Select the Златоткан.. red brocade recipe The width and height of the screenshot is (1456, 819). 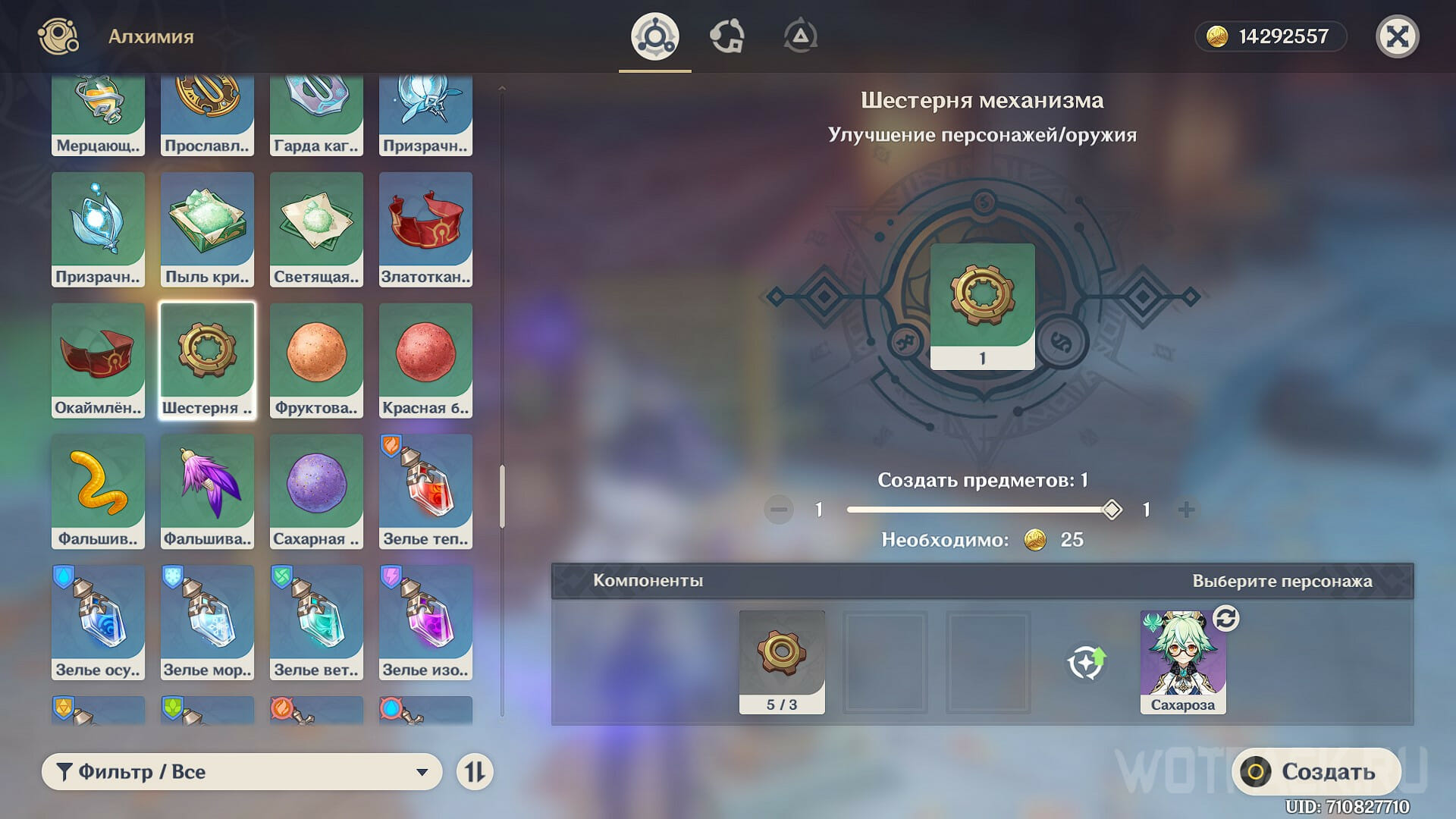click(x=425, y=229)
